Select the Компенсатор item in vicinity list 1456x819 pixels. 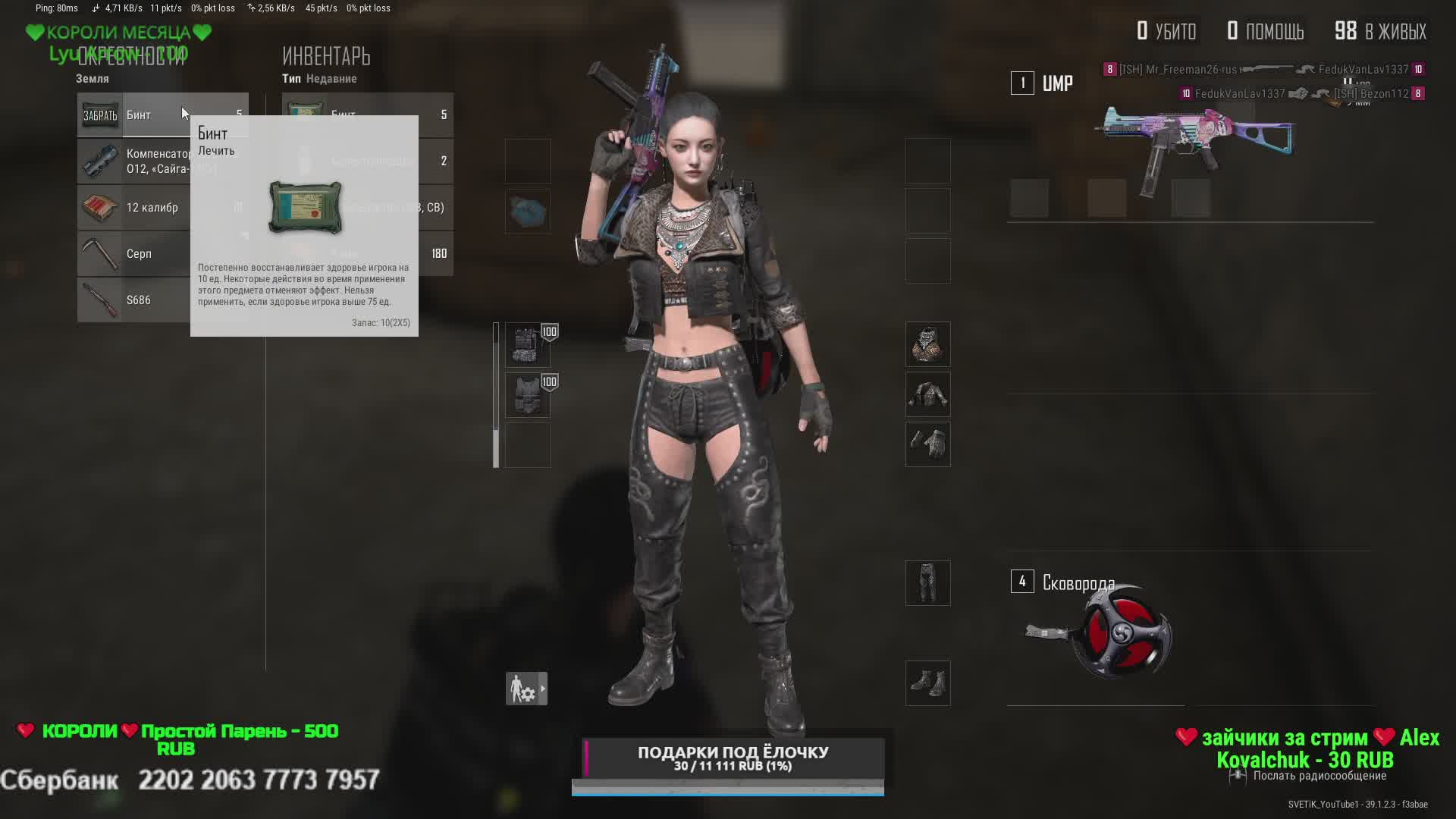click(133, 162)
